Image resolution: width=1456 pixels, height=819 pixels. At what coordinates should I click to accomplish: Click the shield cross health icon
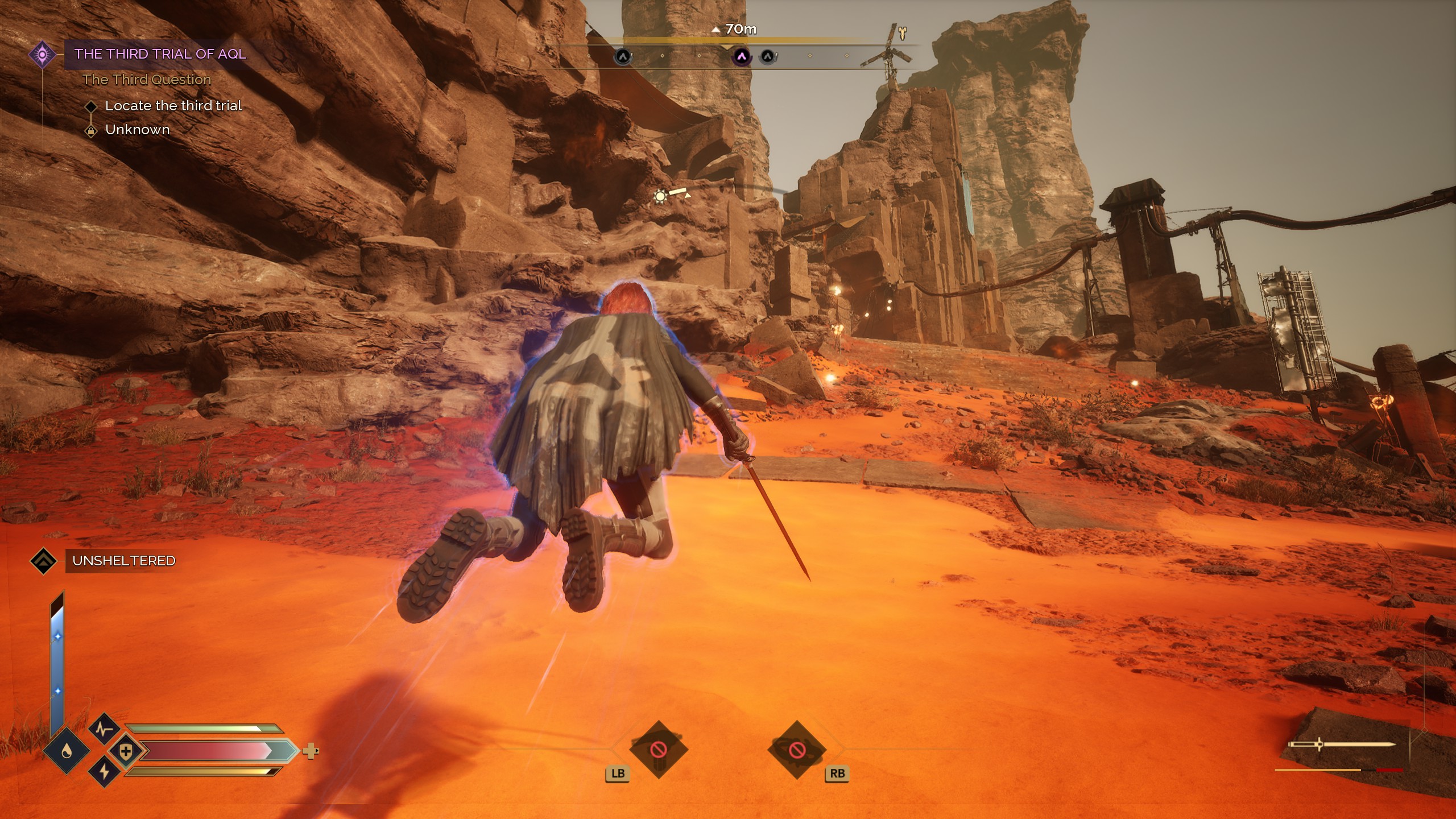[126, 752]
